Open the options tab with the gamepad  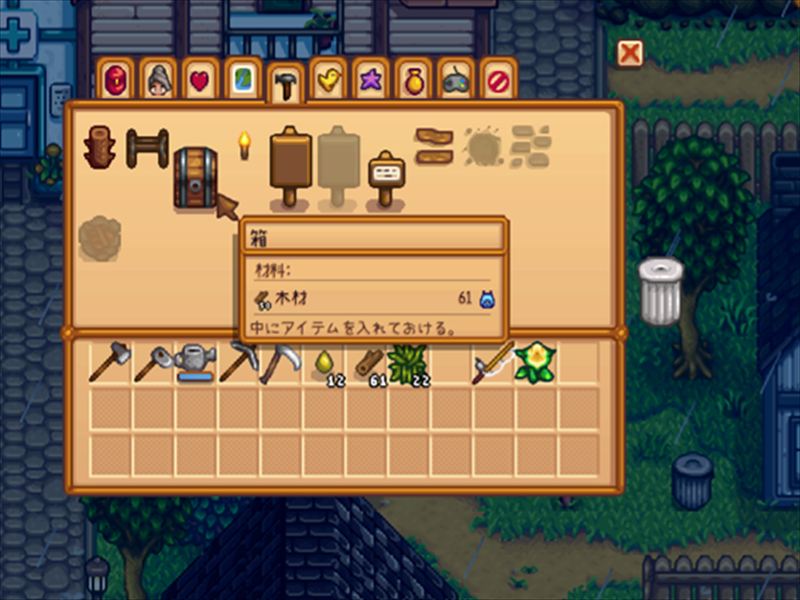(456, 79)
